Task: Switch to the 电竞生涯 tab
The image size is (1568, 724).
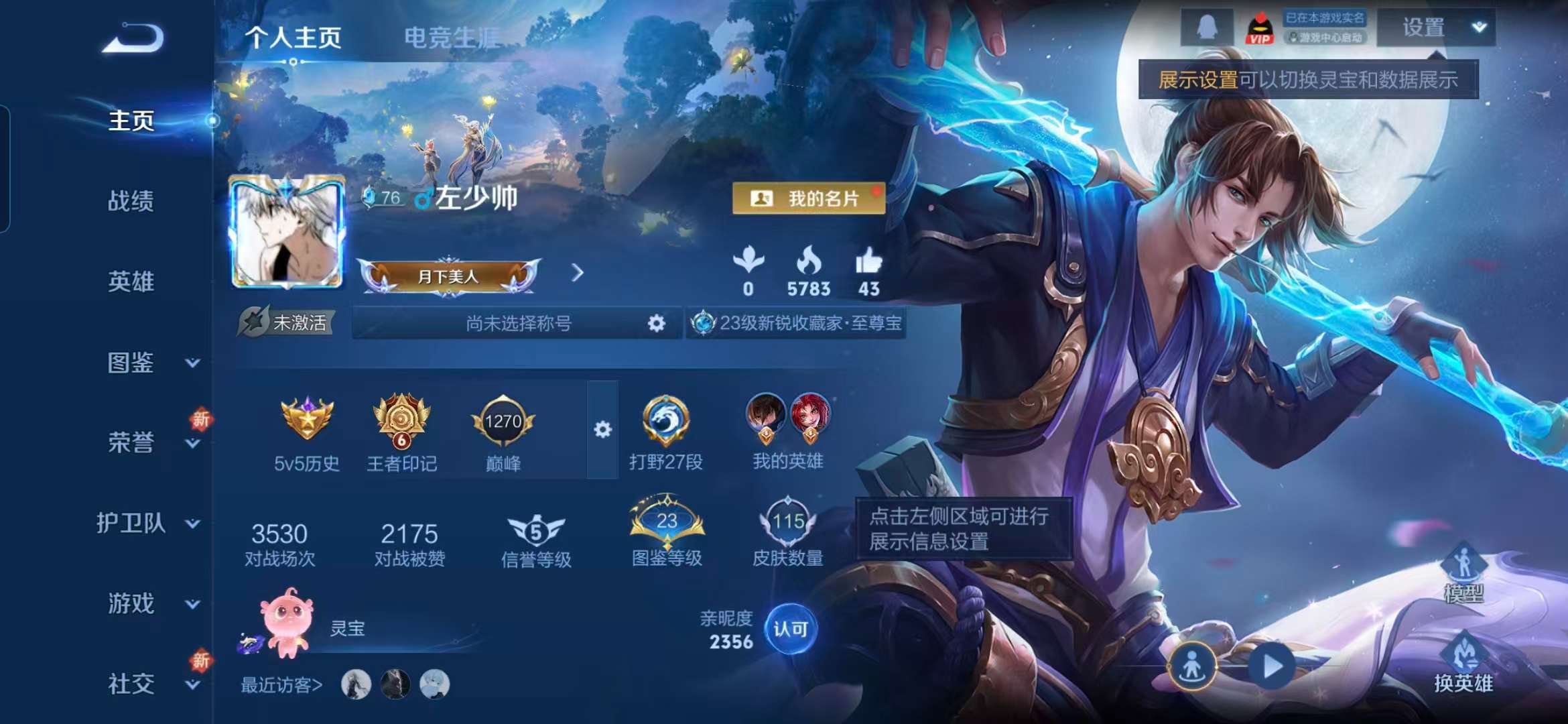Action: pos(450,39)
